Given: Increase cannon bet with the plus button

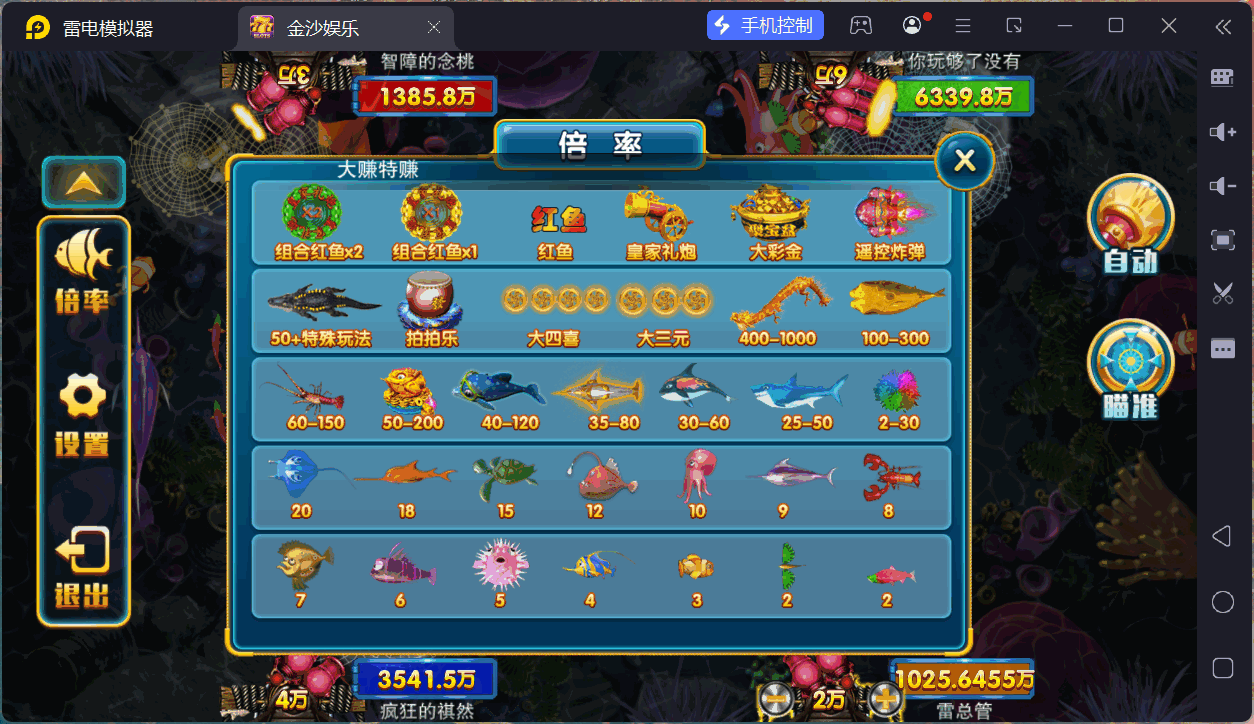Looking at the screenshot, I should pyautogui.click(x=884, y=699).
